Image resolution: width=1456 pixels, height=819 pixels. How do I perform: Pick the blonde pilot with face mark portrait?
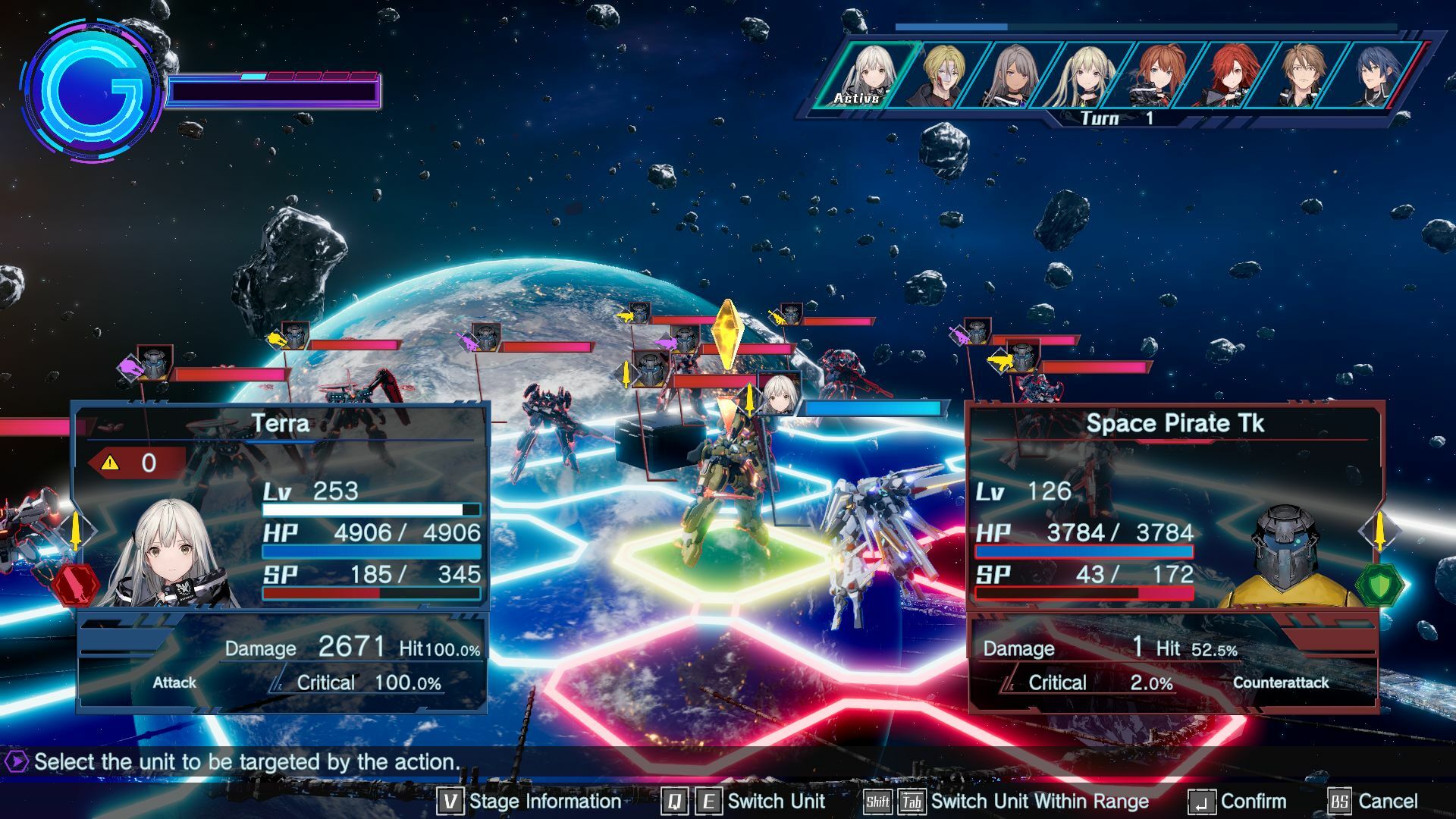[x=943, y=74]
